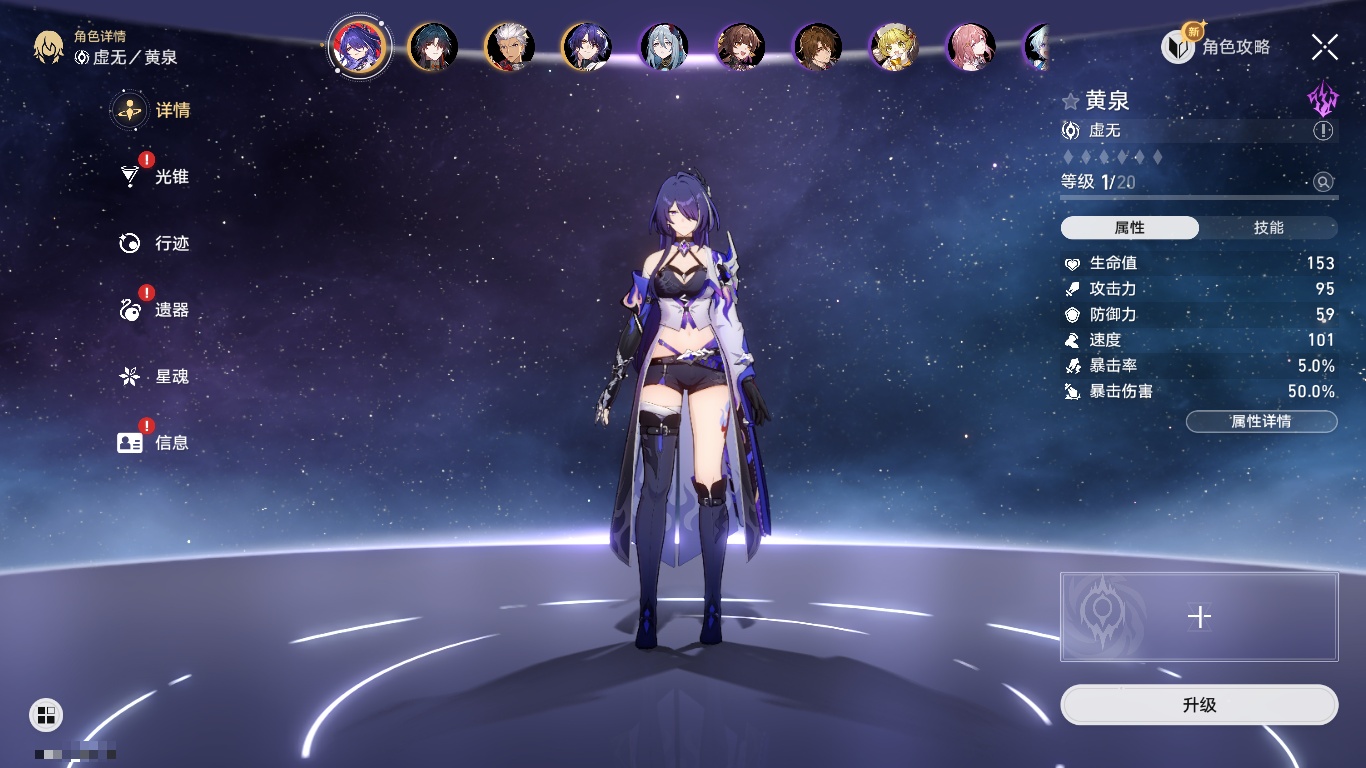Switch to the 技能 skills tab

click(1268, 228)
